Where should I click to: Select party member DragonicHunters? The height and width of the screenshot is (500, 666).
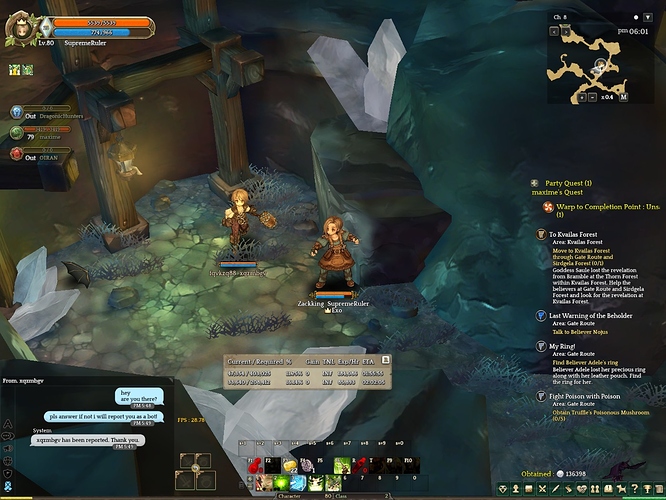click(17, 113)
